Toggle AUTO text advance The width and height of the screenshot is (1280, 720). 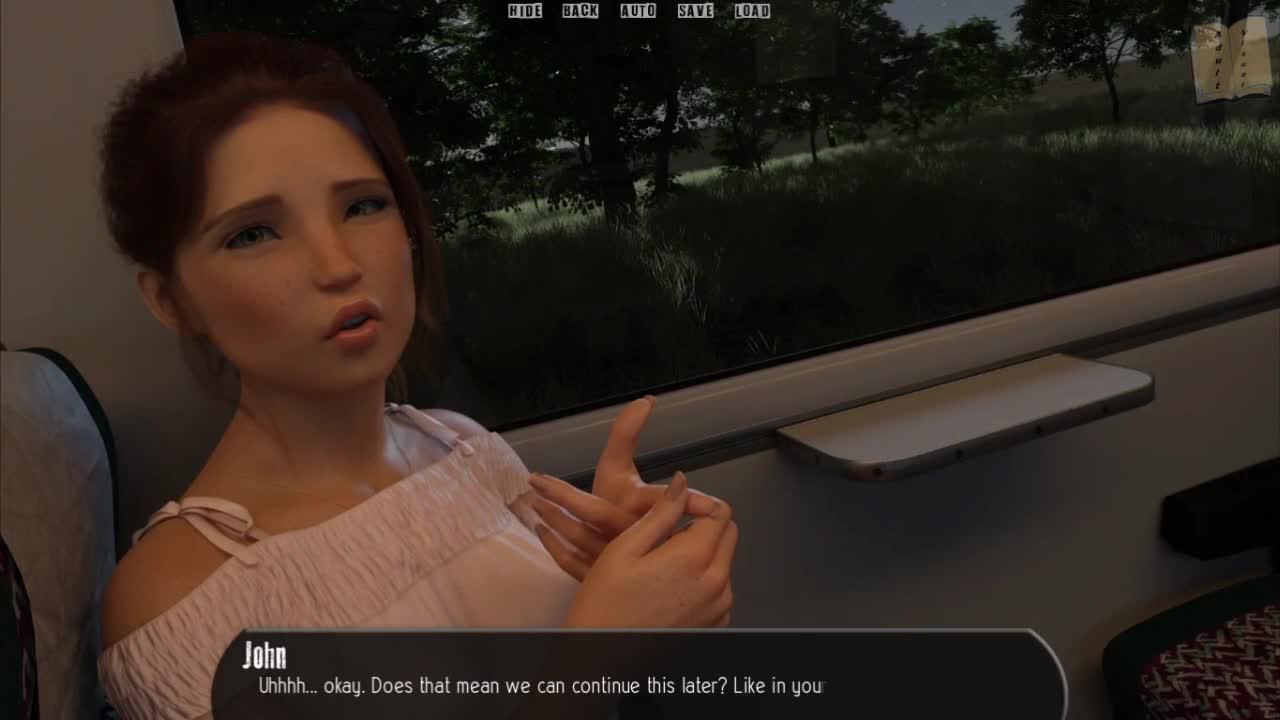638,11
